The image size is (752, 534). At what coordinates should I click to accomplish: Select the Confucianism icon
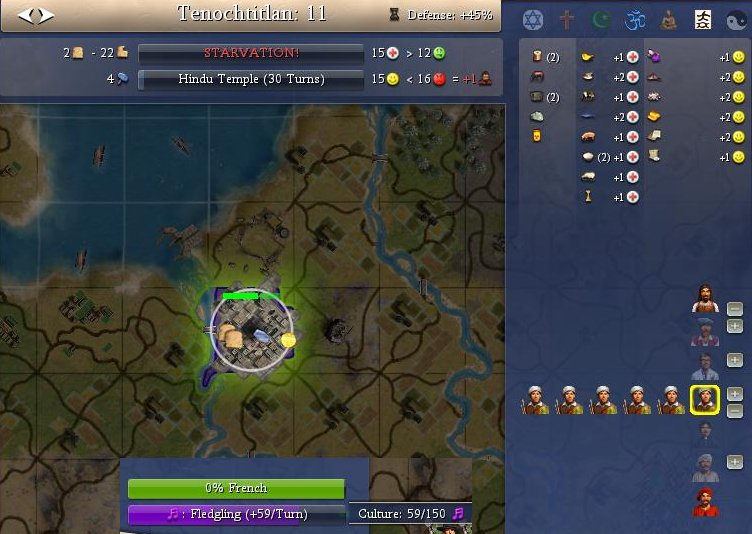click(x=703, y=19)
